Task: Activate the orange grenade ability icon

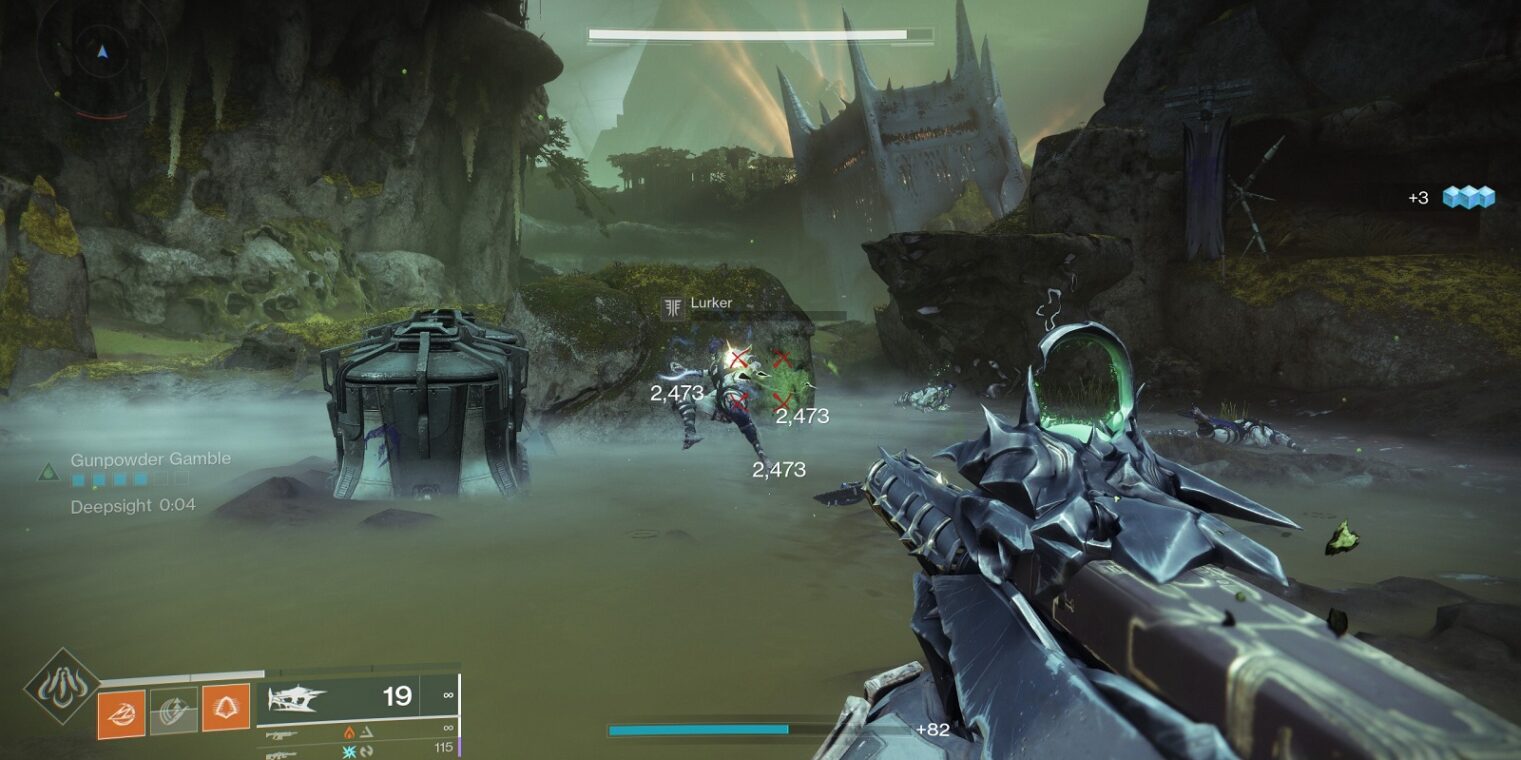Action: coord(121,714)
